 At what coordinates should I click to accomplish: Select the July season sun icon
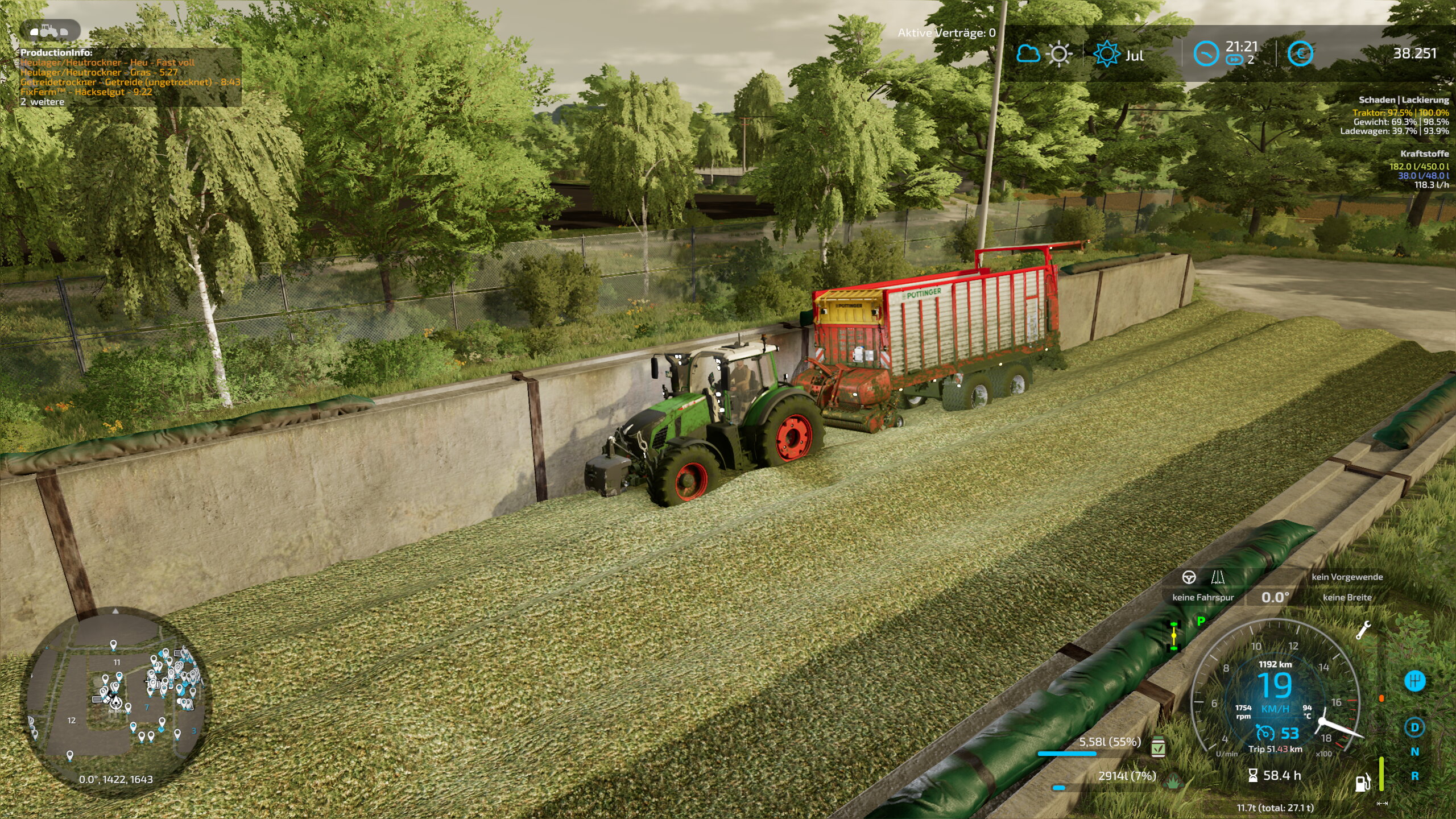(x=1106, y=55)
